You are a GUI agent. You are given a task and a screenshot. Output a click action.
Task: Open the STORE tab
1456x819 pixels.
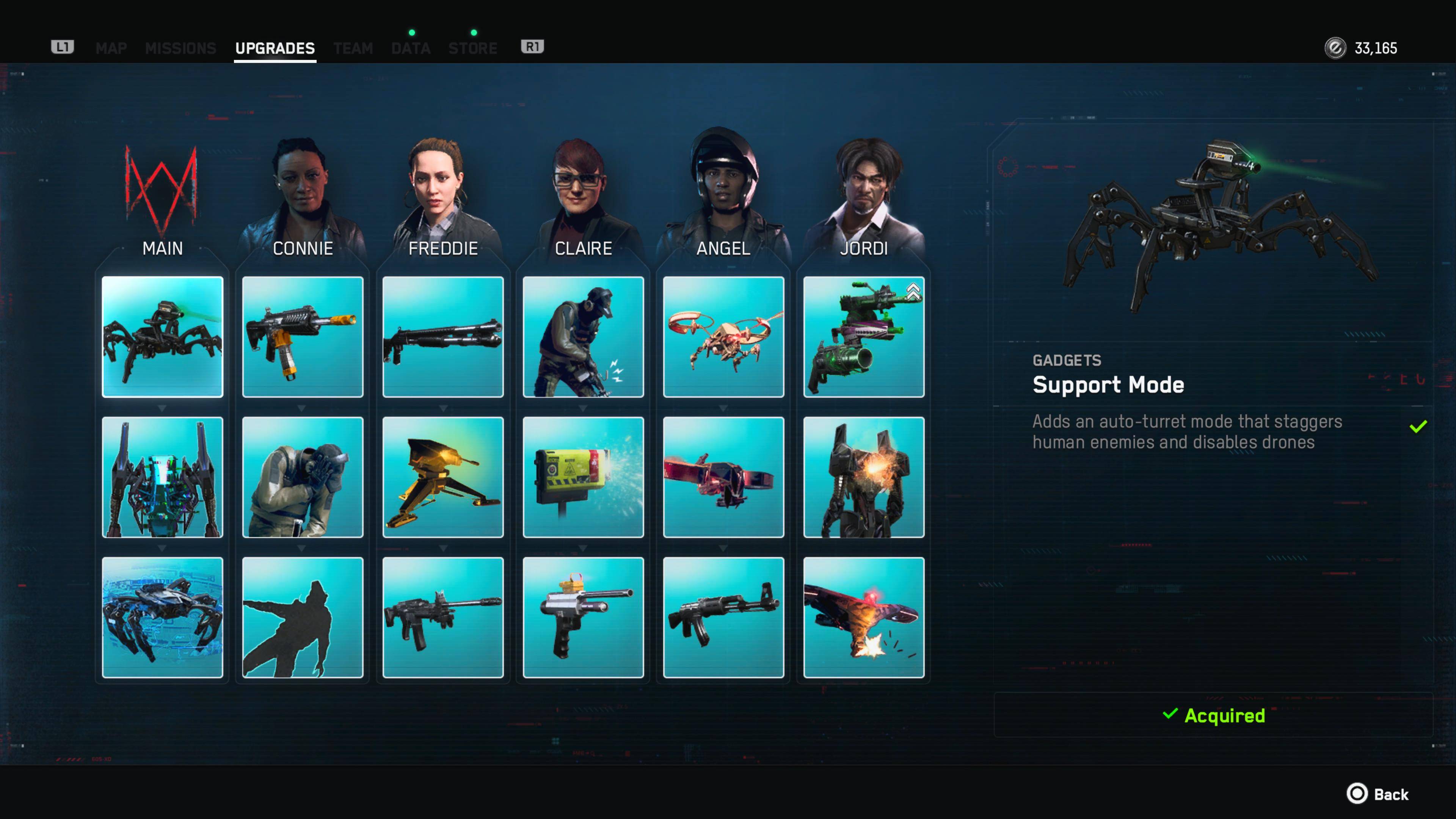coord(472,48)
